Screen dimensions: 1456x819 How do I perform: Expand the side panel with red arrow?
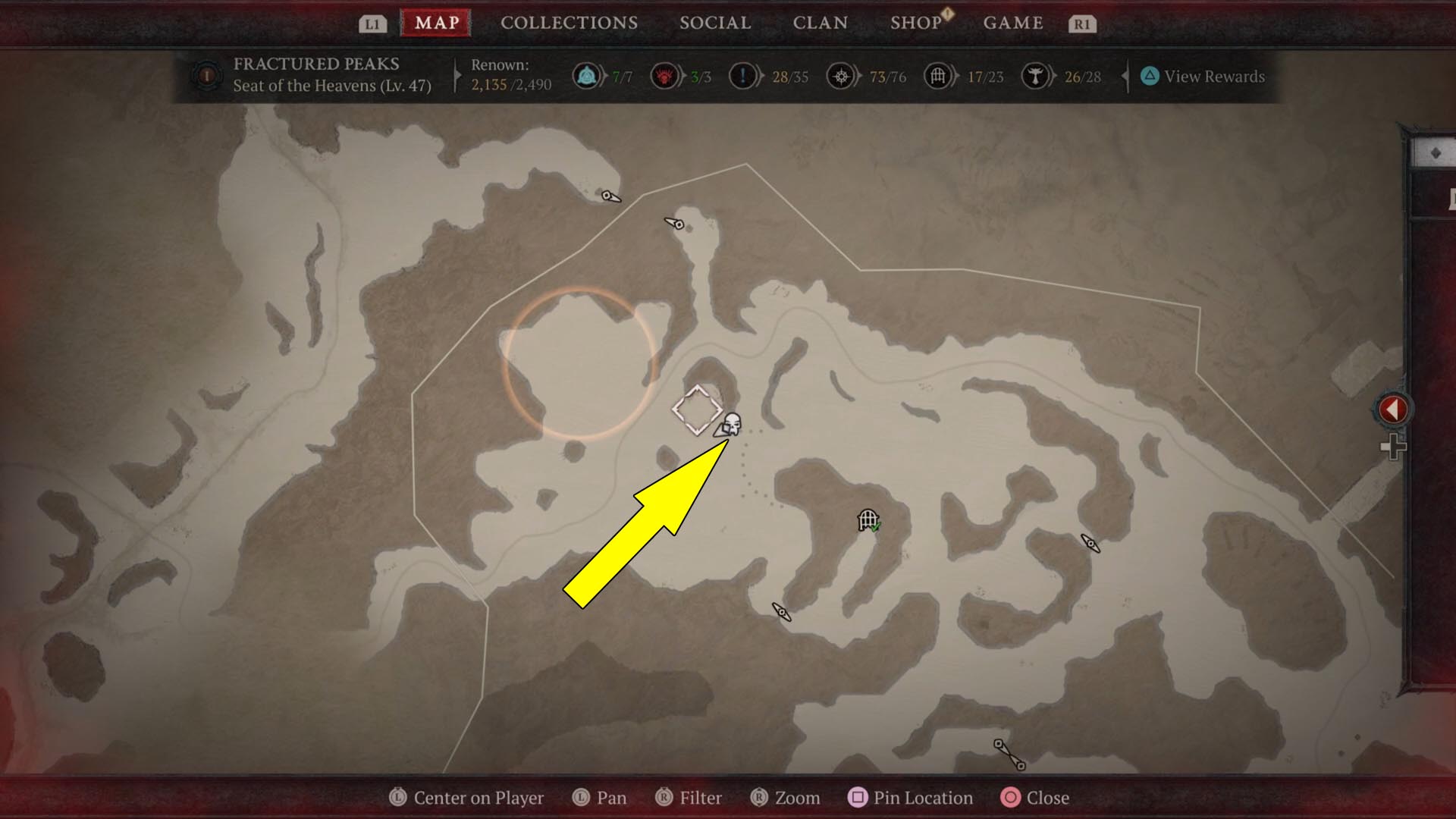click(x=1392, y=409)
